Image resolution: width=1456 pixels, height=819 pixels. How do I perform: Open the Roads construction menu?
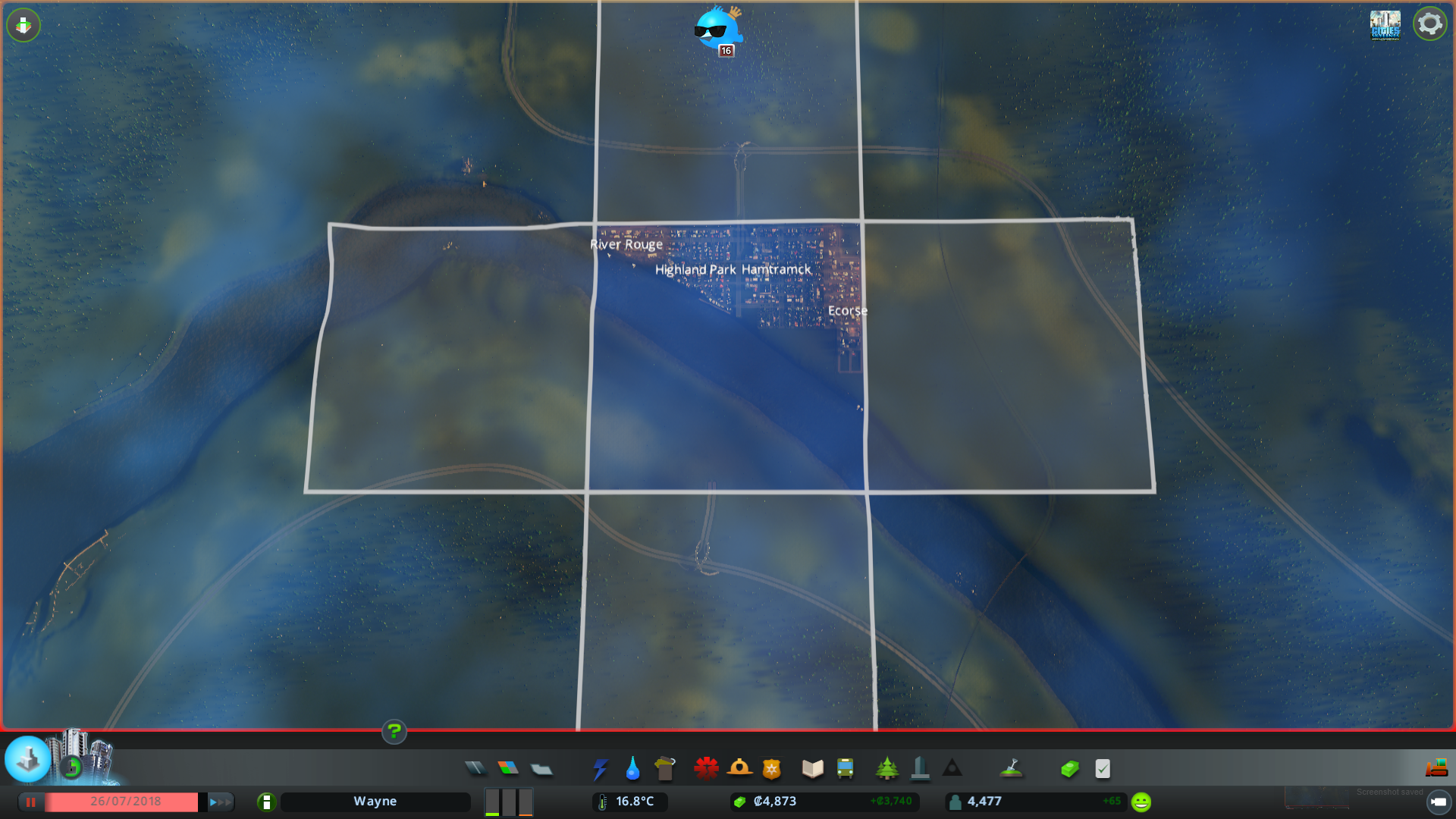[x=475, y=768]
